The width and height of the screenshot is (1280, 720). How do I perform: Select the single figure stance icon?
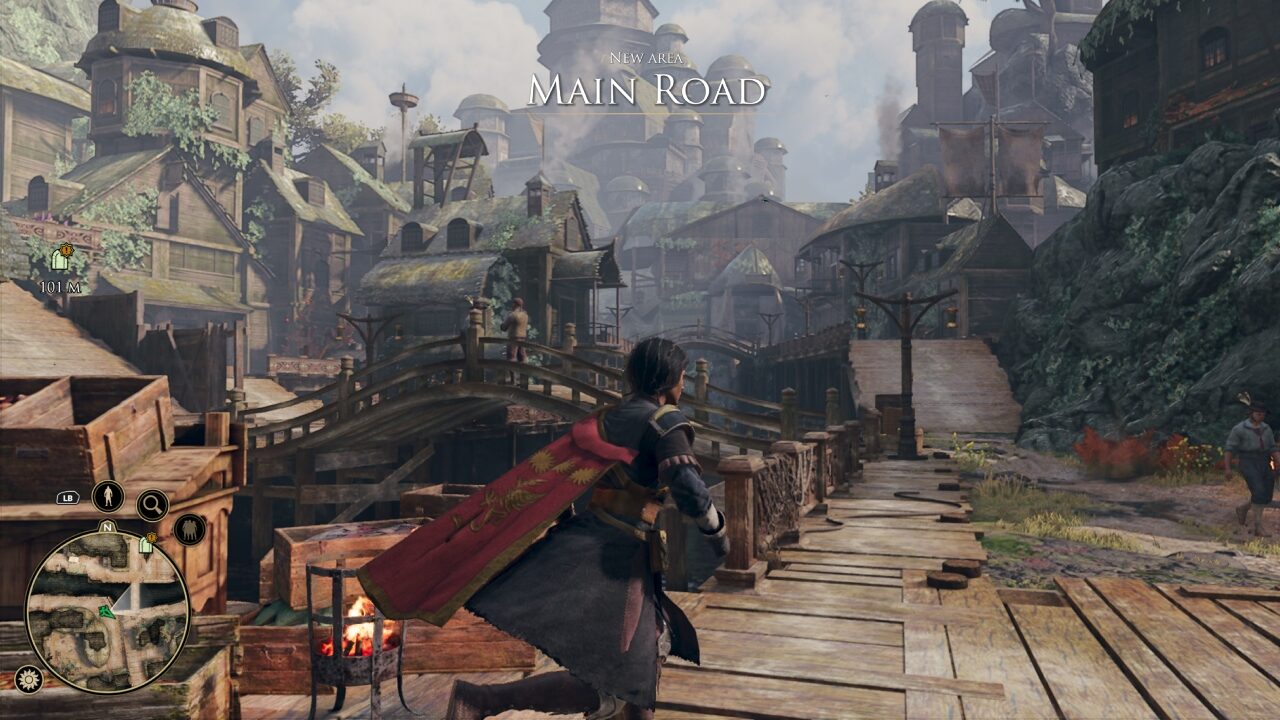[108, 496]
